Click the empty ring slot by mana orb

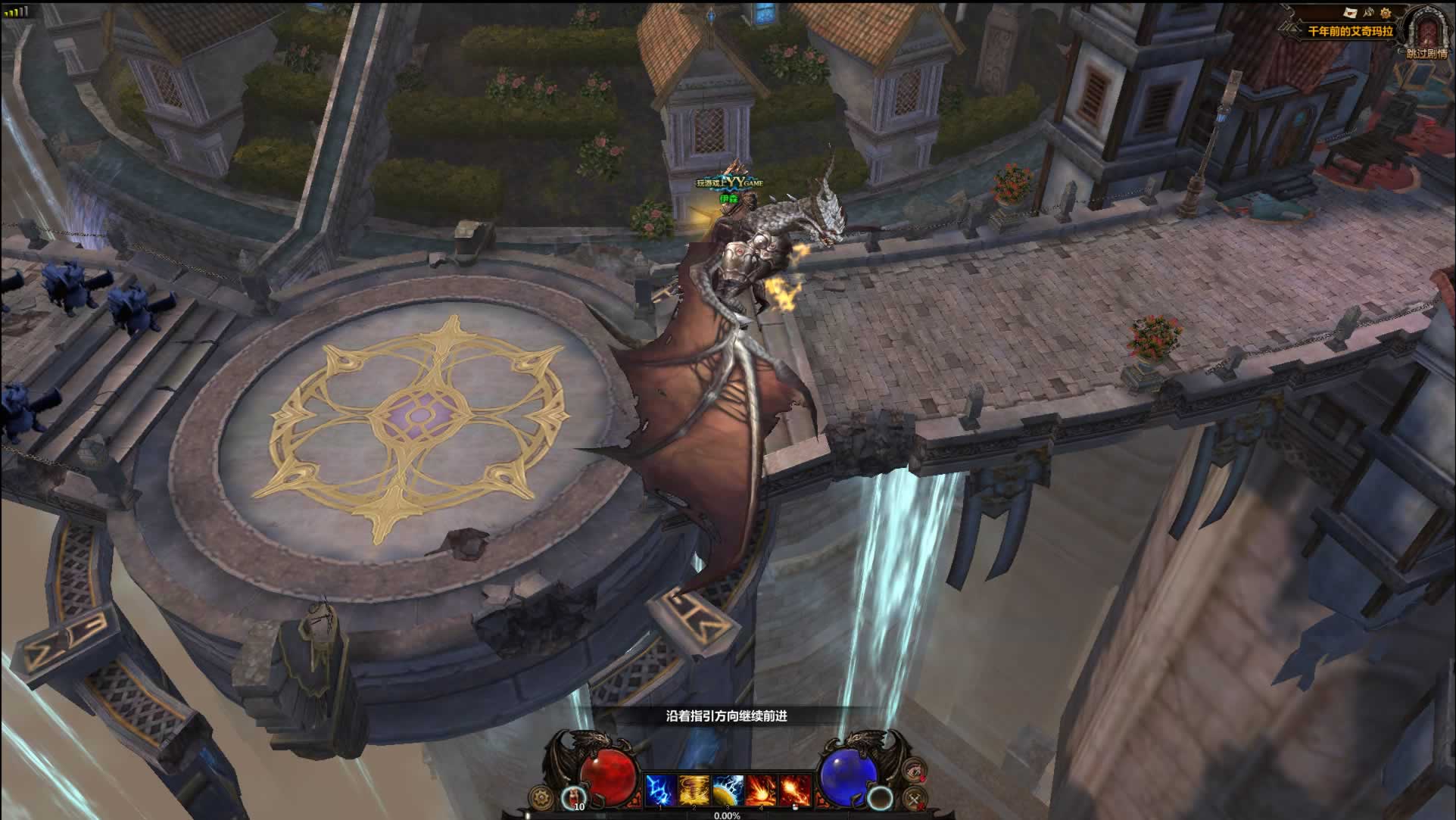click(x=881, y=798)
